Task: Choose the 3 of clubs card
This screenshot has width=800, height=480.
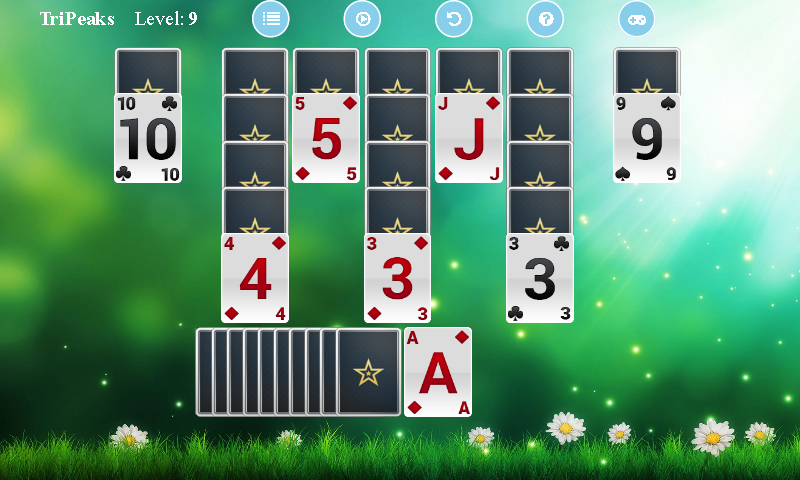Action: (x=540, y=279)
